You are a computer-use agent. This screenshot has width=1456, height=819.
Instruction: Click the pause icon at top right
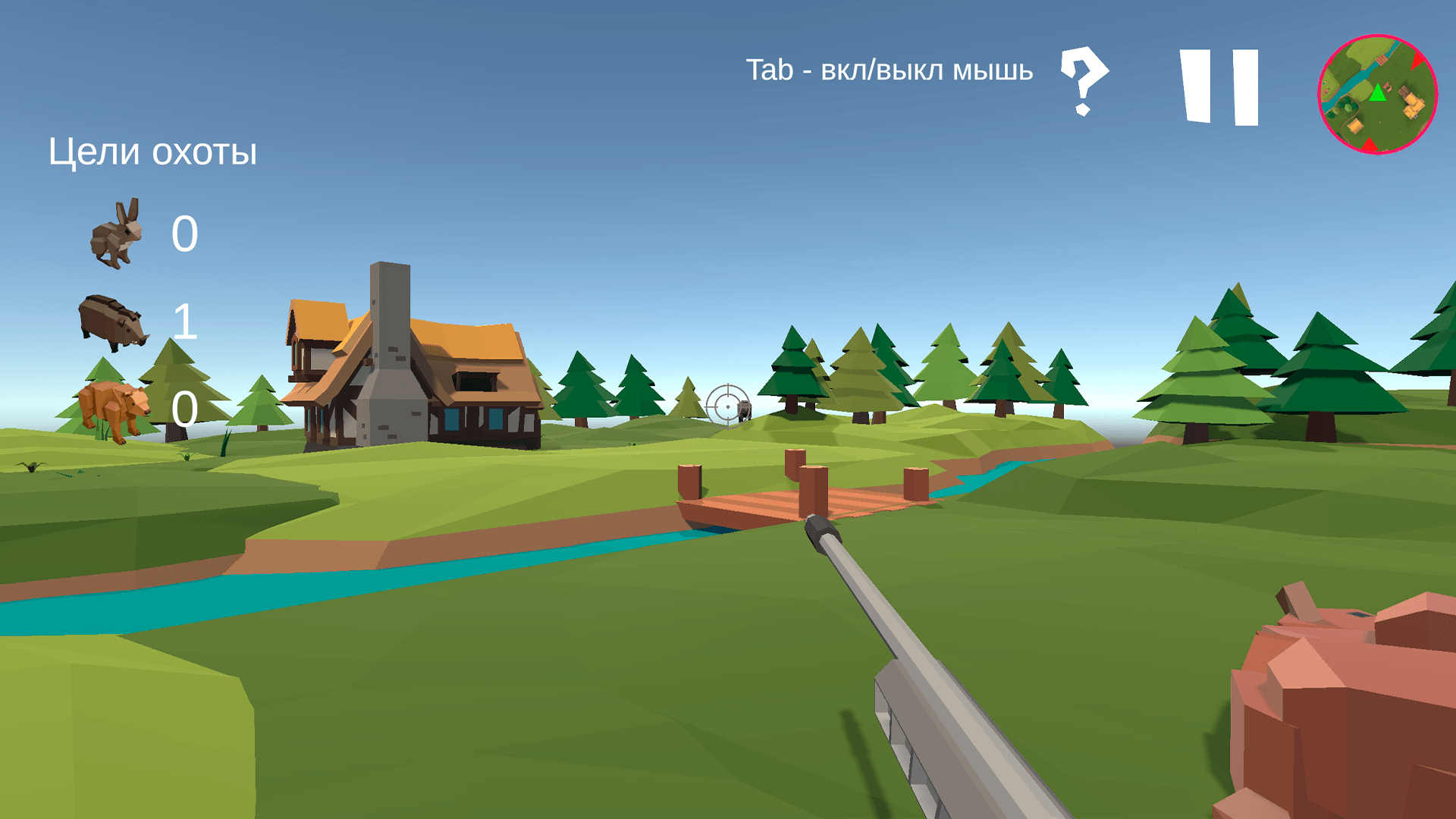pyautogui.click(x=1221, y=86)
